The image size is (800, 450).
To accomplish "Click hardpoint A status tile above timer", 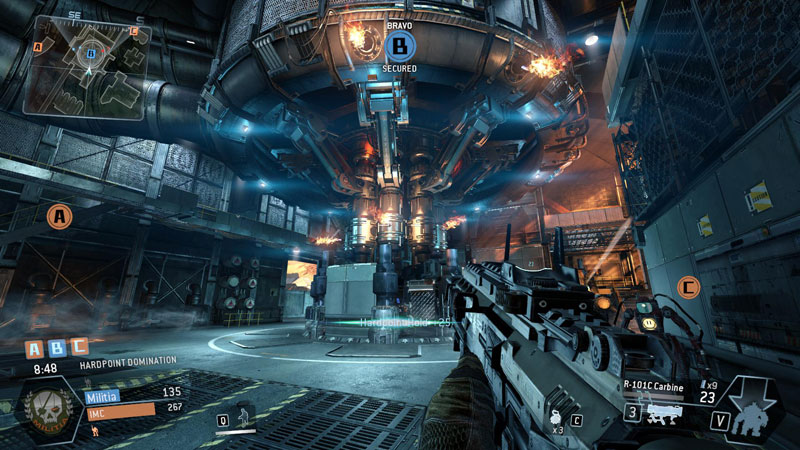I will pos(34,349).
